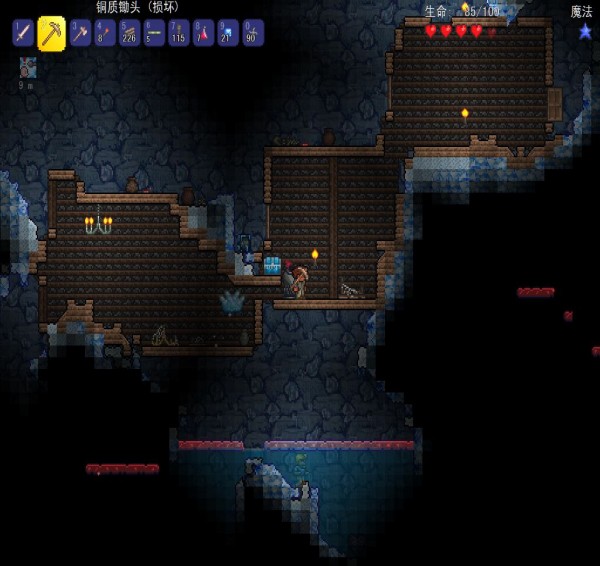Select the hotbar item with count 8
Viewport: 600px width, 566px height.
coord(105,33)
